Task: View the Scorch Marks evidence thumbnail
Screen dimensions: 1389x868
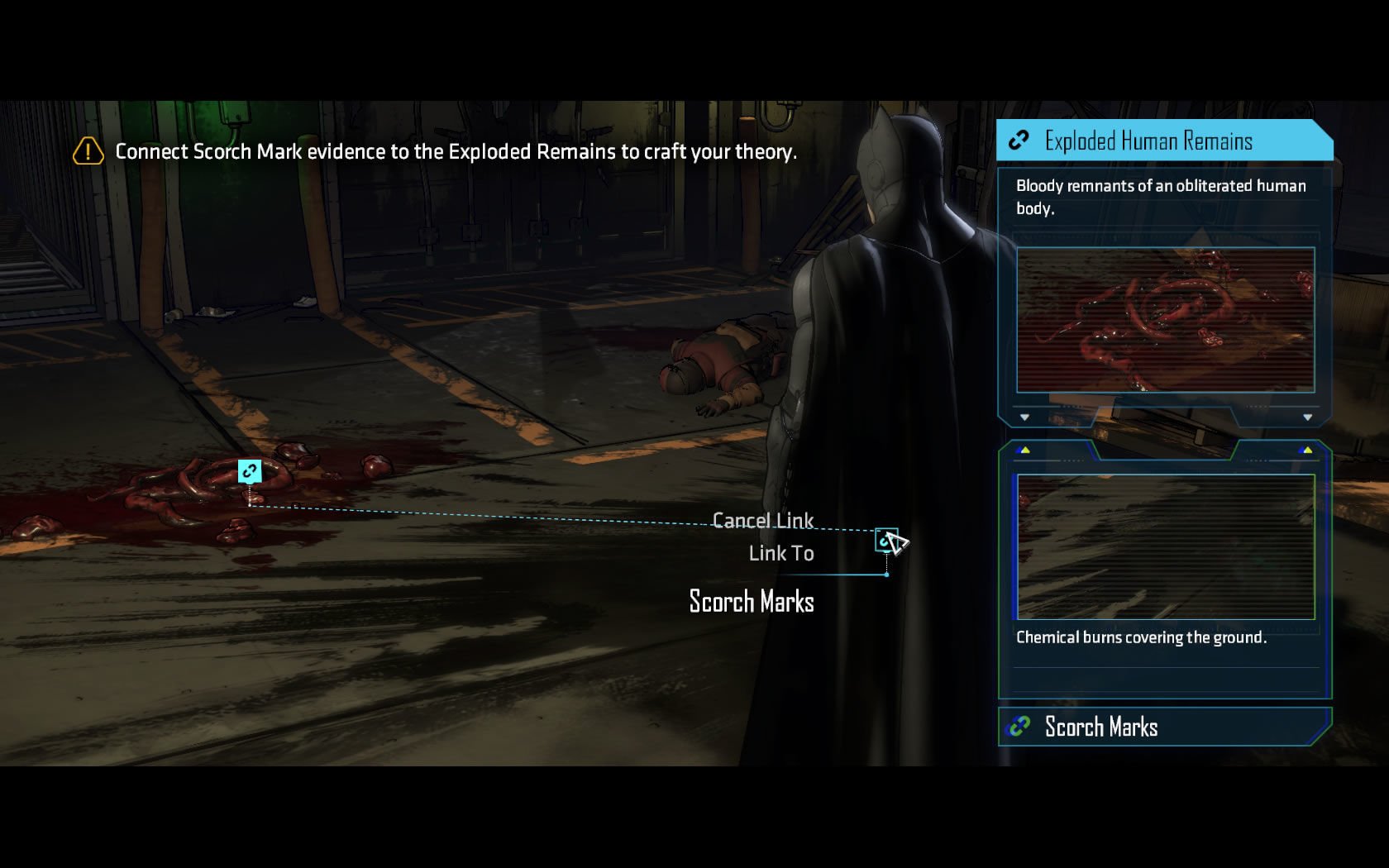Action: tap(1165, 546)
